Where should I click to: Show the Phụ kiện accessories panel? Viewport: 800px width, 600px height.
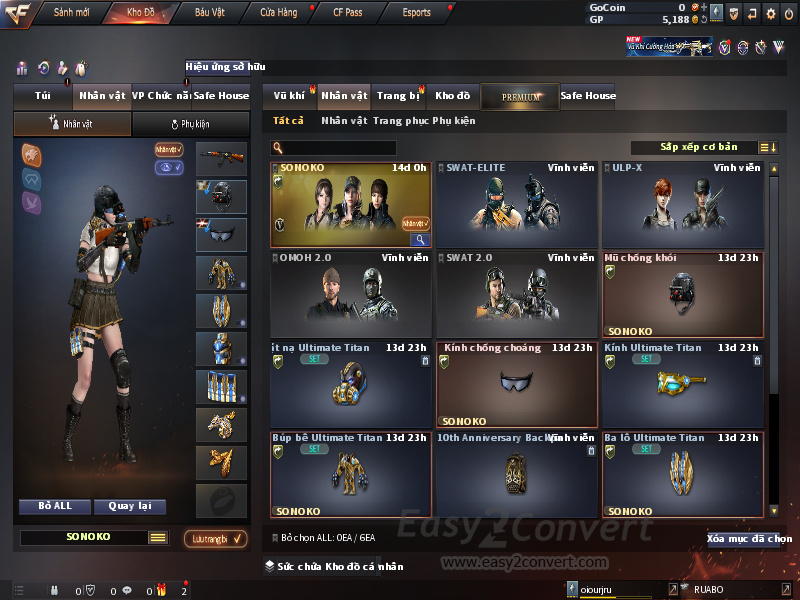[x=190, y=124]
